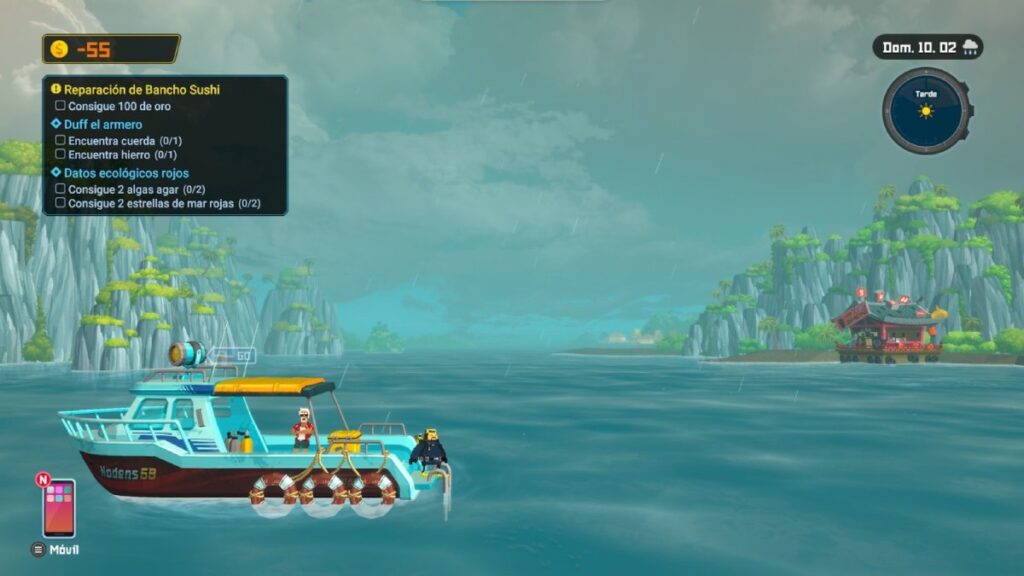Open the Móvil smartphone icon
Viewport: 1024px width, 576px height.
[58, 508]
